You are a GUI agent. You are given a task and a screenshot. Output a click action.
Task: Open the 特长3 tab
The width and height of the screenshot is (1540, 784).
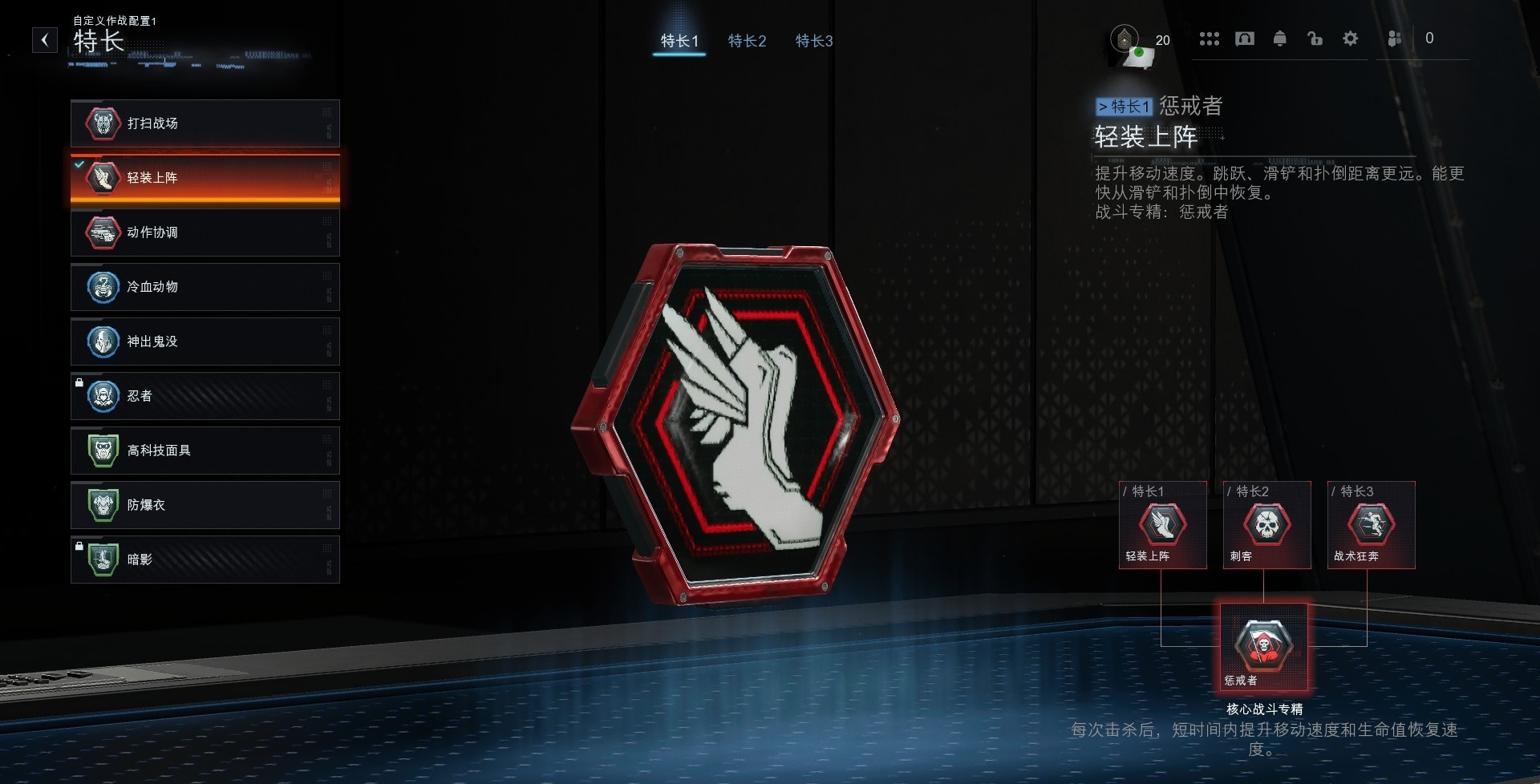point(814,41)
